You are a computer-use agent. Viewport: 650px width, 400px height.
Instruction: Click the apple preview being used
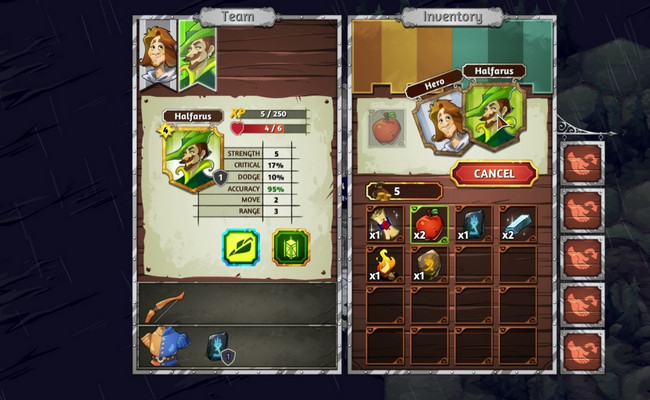[386, 128]
